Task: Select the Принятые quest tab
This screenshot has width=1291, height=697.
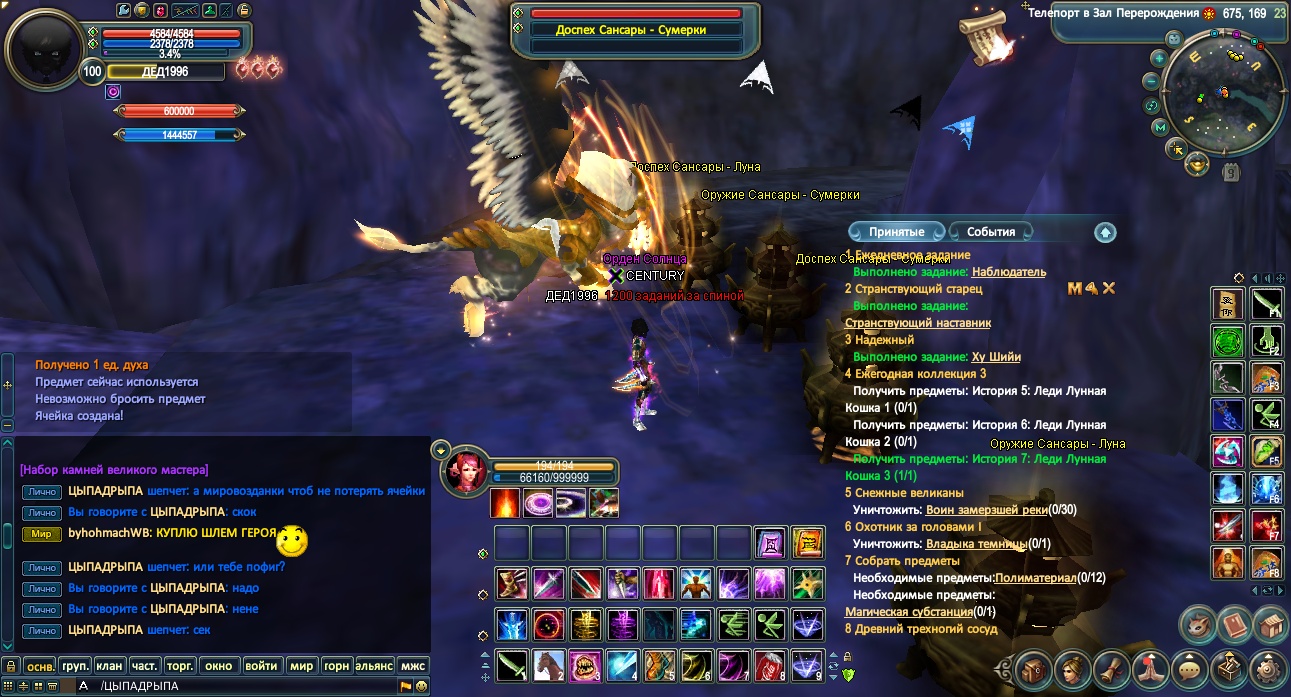Action: click(x=896, y=232)
